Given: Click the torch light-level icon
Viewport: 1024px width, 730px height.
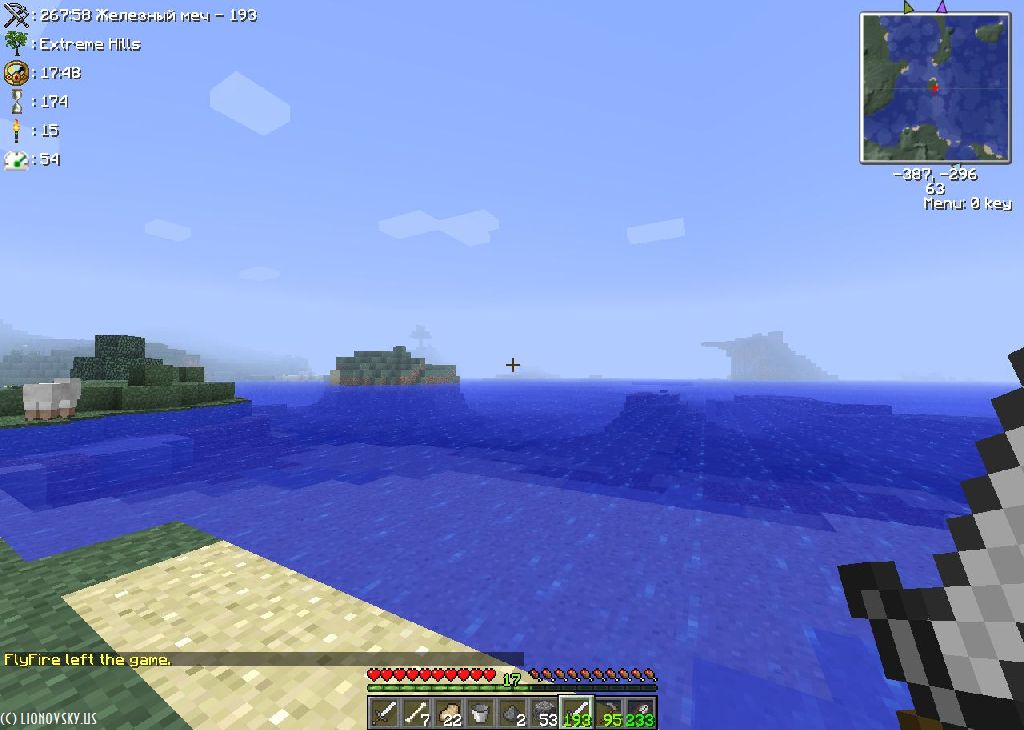Looking at the screenshot, I should click(x=15, y=130).
